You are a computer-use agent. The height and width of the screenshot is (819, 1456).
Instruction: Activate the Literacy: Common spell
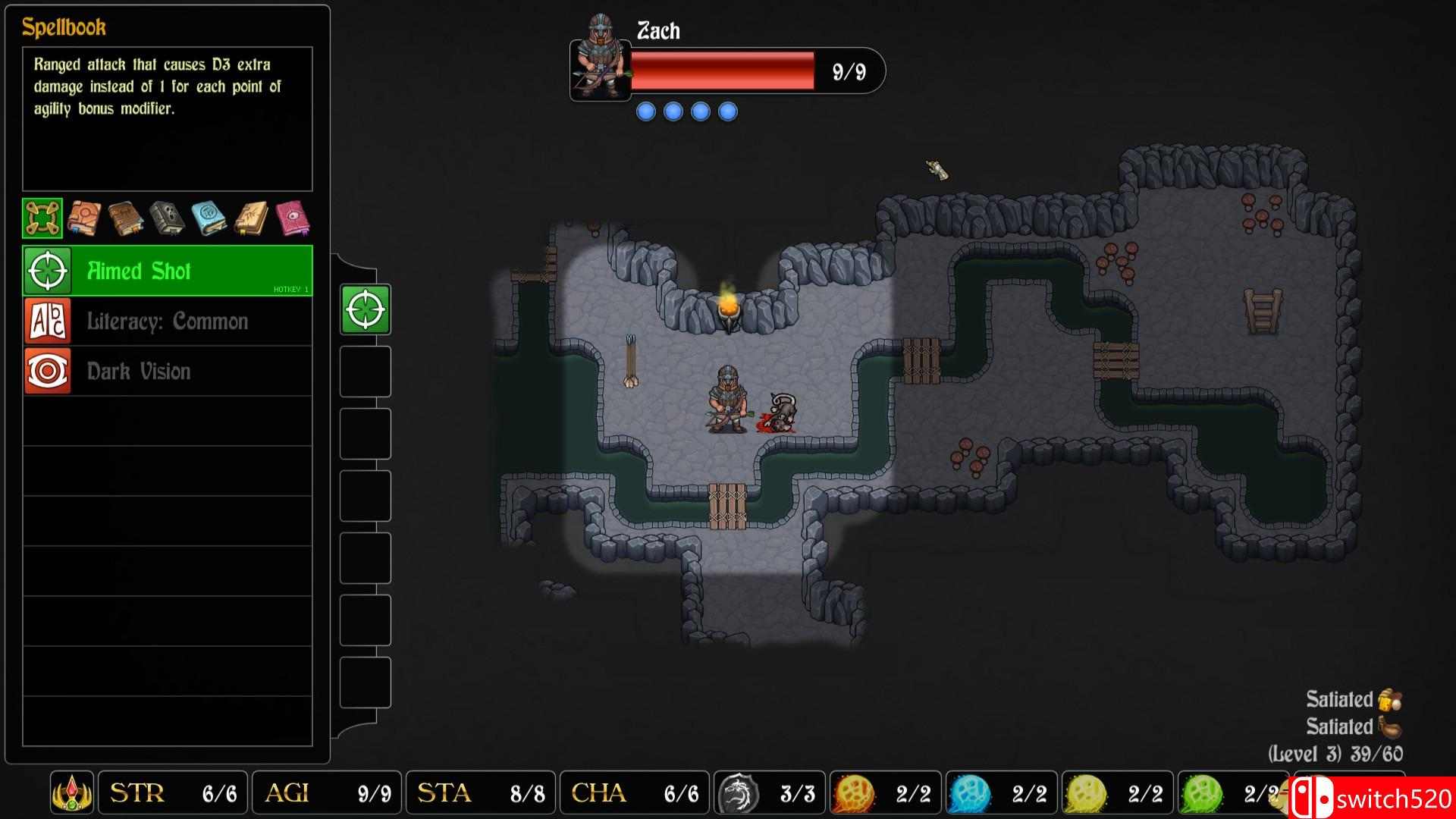point(167,321)
